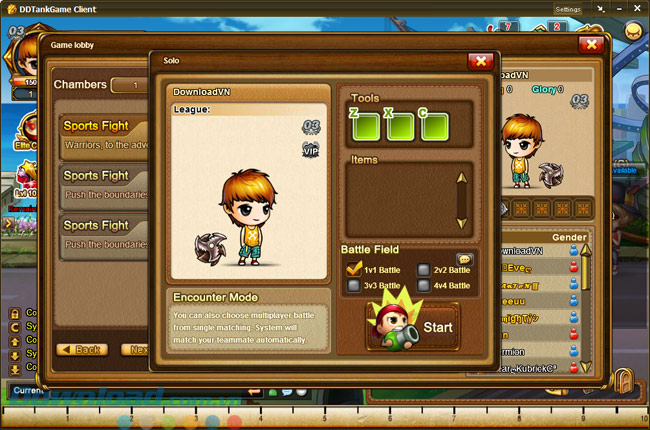The image size is (650, 430).
Task: Close the Game lobby window
Action: pyautogui.click(x=590, y=44)
